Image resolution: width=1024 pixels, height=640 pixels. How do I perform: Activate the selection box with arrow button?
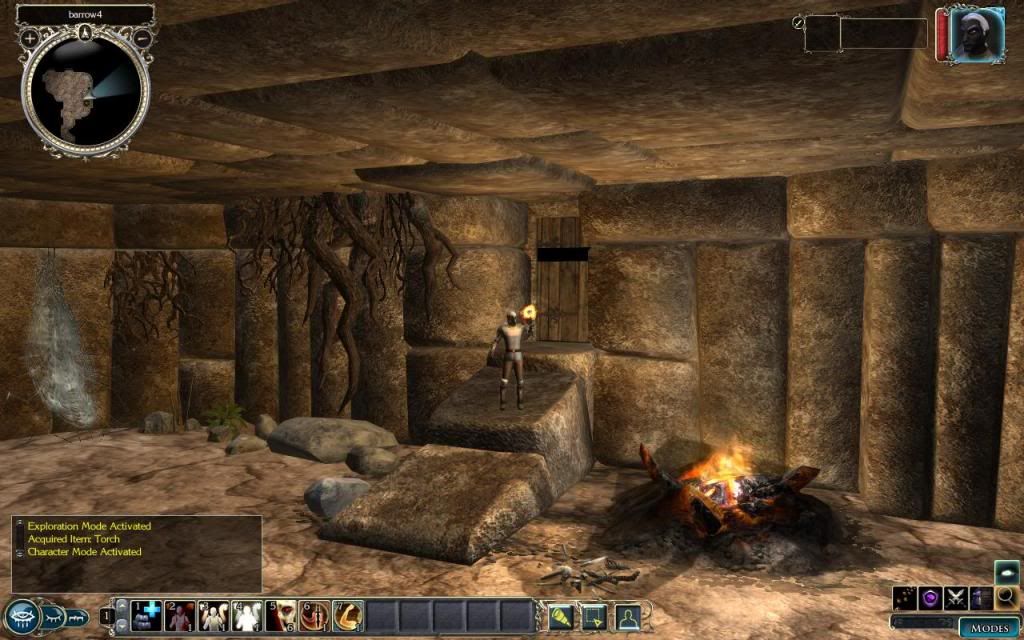point(595,615)
